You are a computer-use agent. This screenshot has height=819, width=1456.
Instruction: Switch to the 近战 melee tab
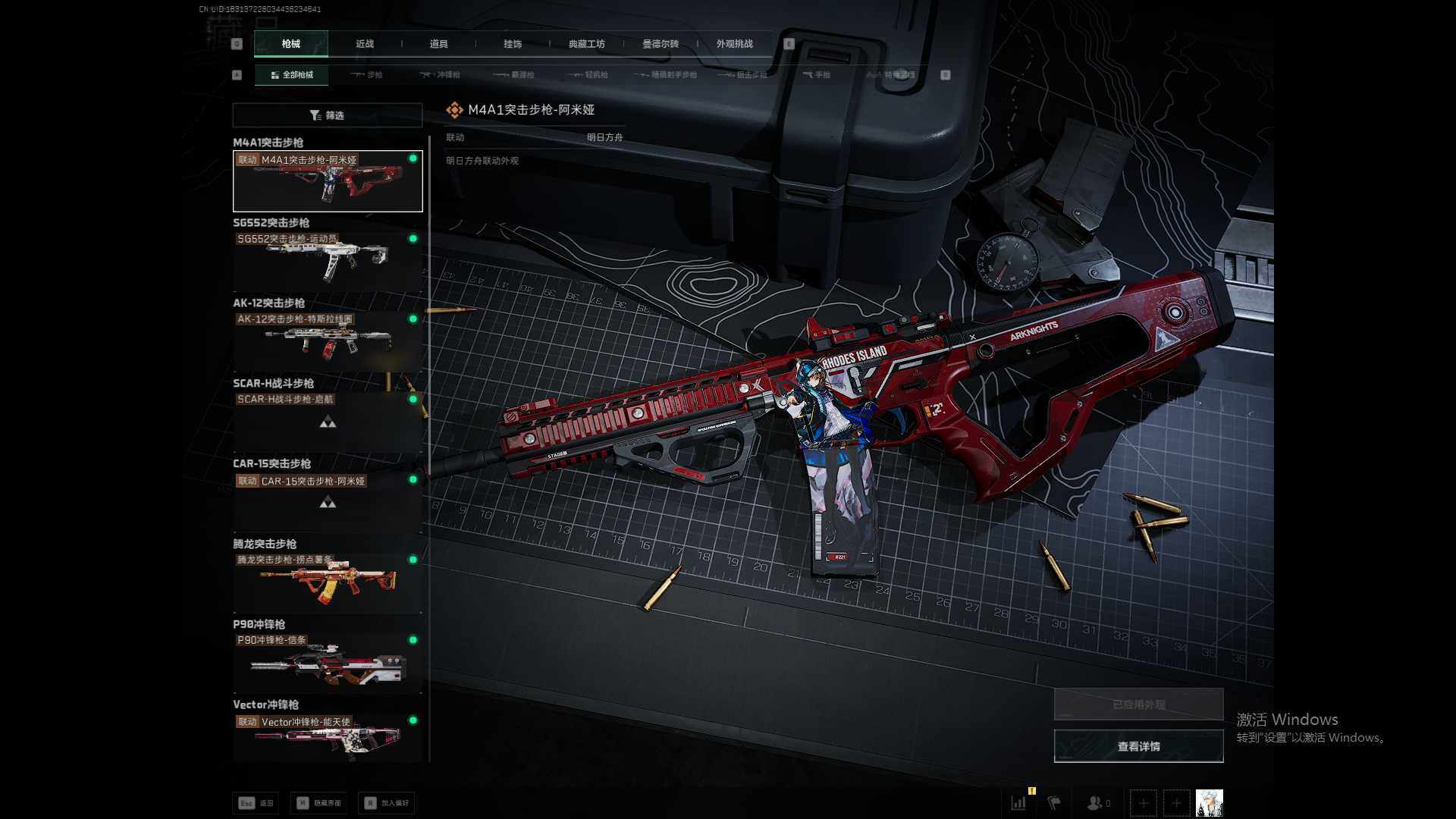click(365, 44)
